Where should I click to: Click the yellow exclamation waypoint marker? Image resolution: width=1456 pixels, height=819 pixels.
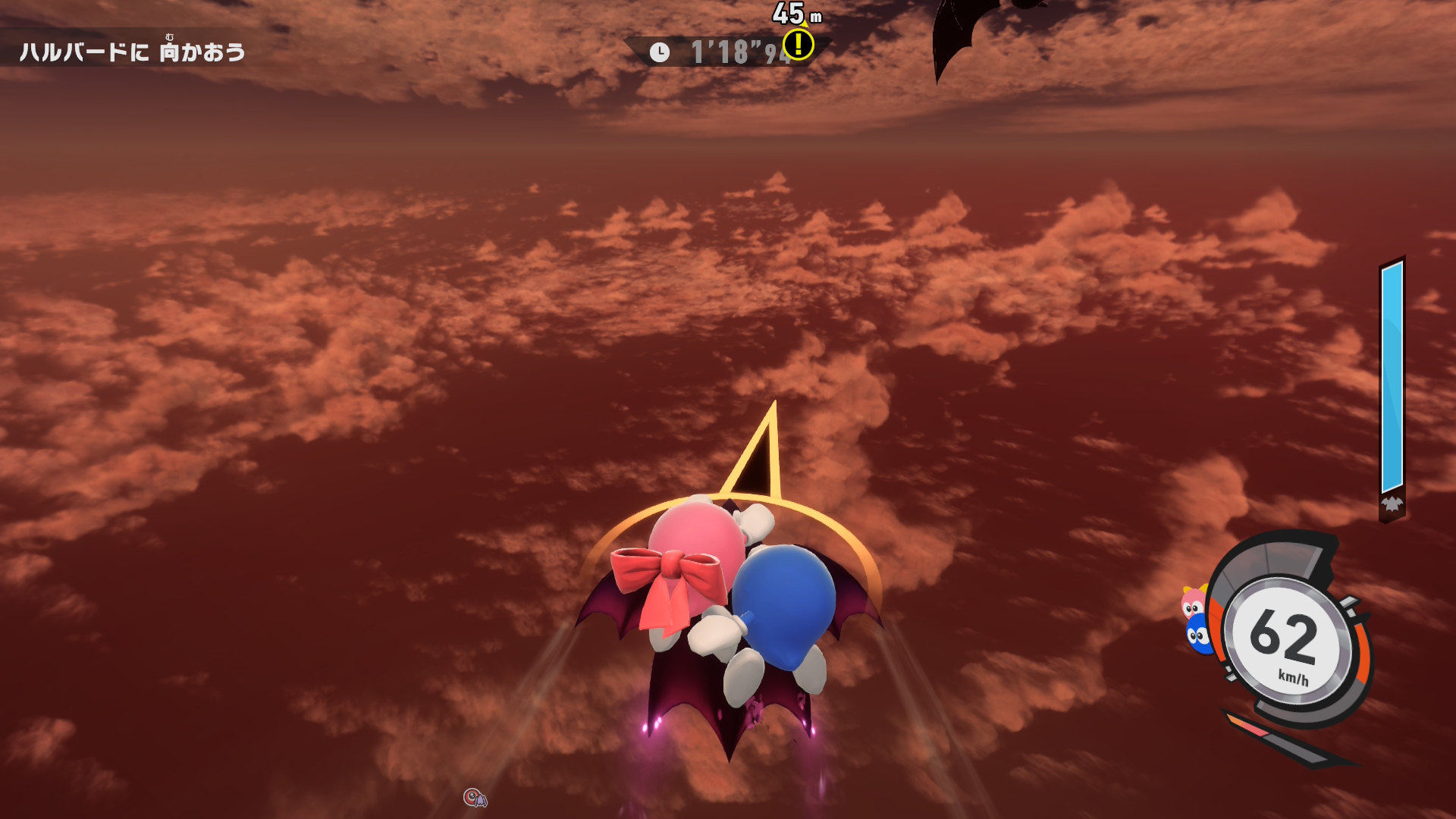pos(798,45)
